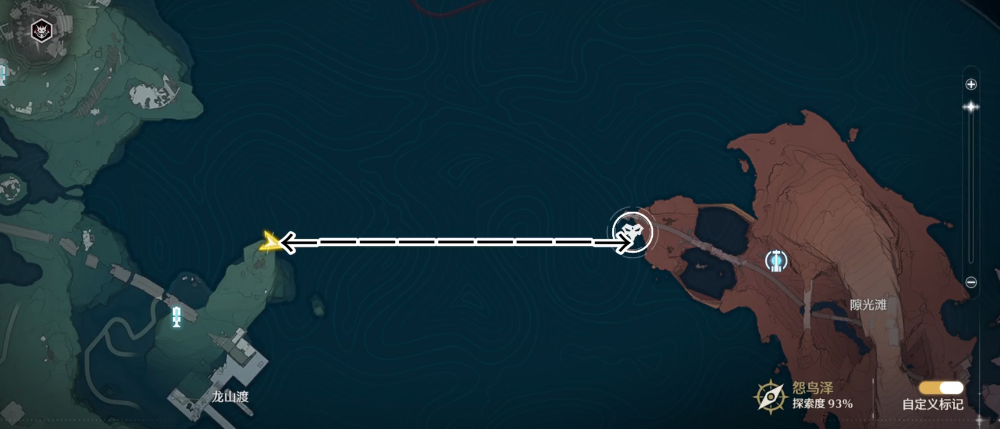This screenshot has height=429, width=1000.
Task: Click the map zoom-in plus button
Action: (971, 85)
